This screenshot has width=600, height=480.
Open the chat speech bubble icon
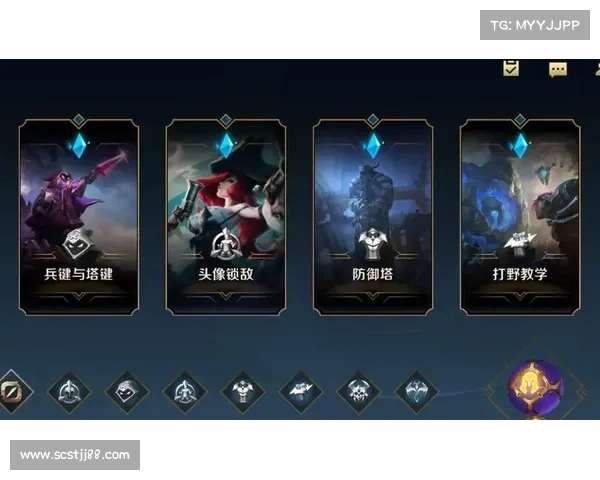coord(558,69)
